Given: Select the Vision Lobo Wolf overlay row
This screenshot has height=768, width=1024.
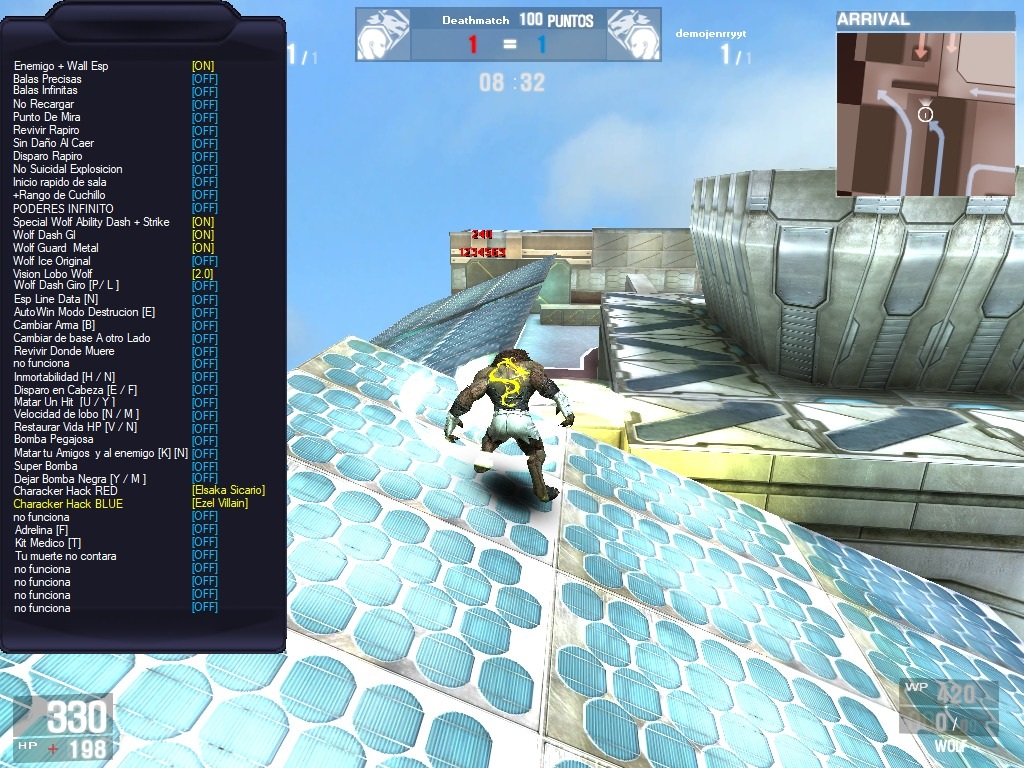Looking at the screenshot, I should point(53,274).
